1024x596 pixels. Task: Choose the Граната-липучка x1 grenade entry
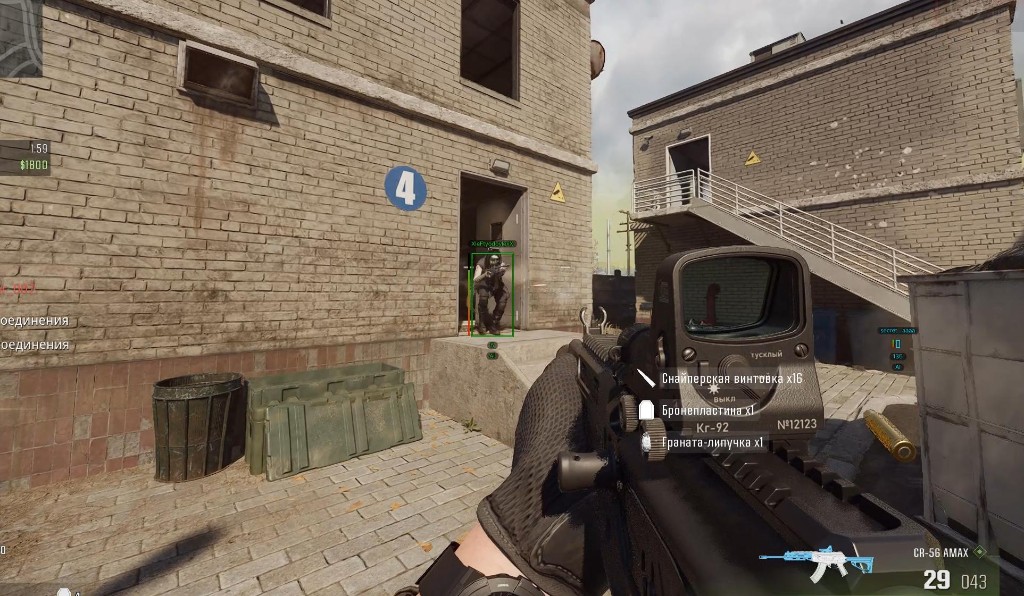tap(712, 442)
